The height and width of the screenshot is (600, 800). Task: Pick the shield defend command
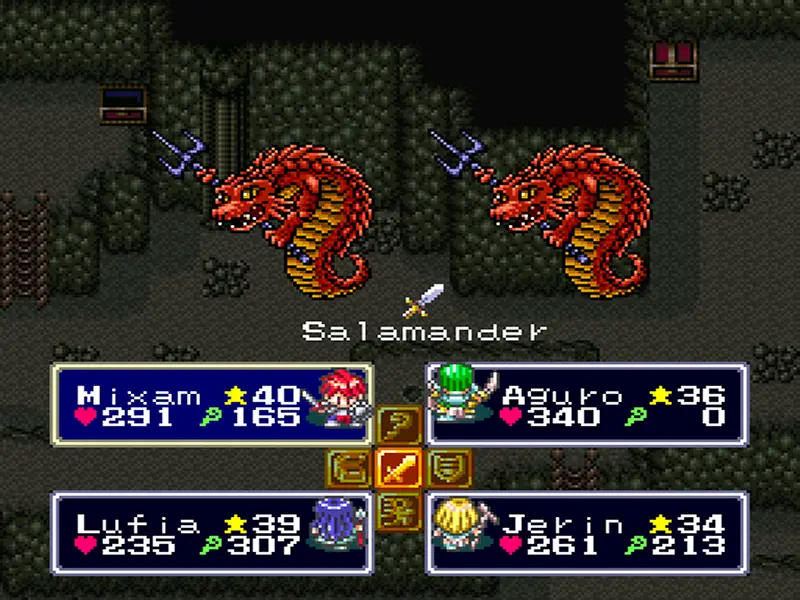pos(451,467)
